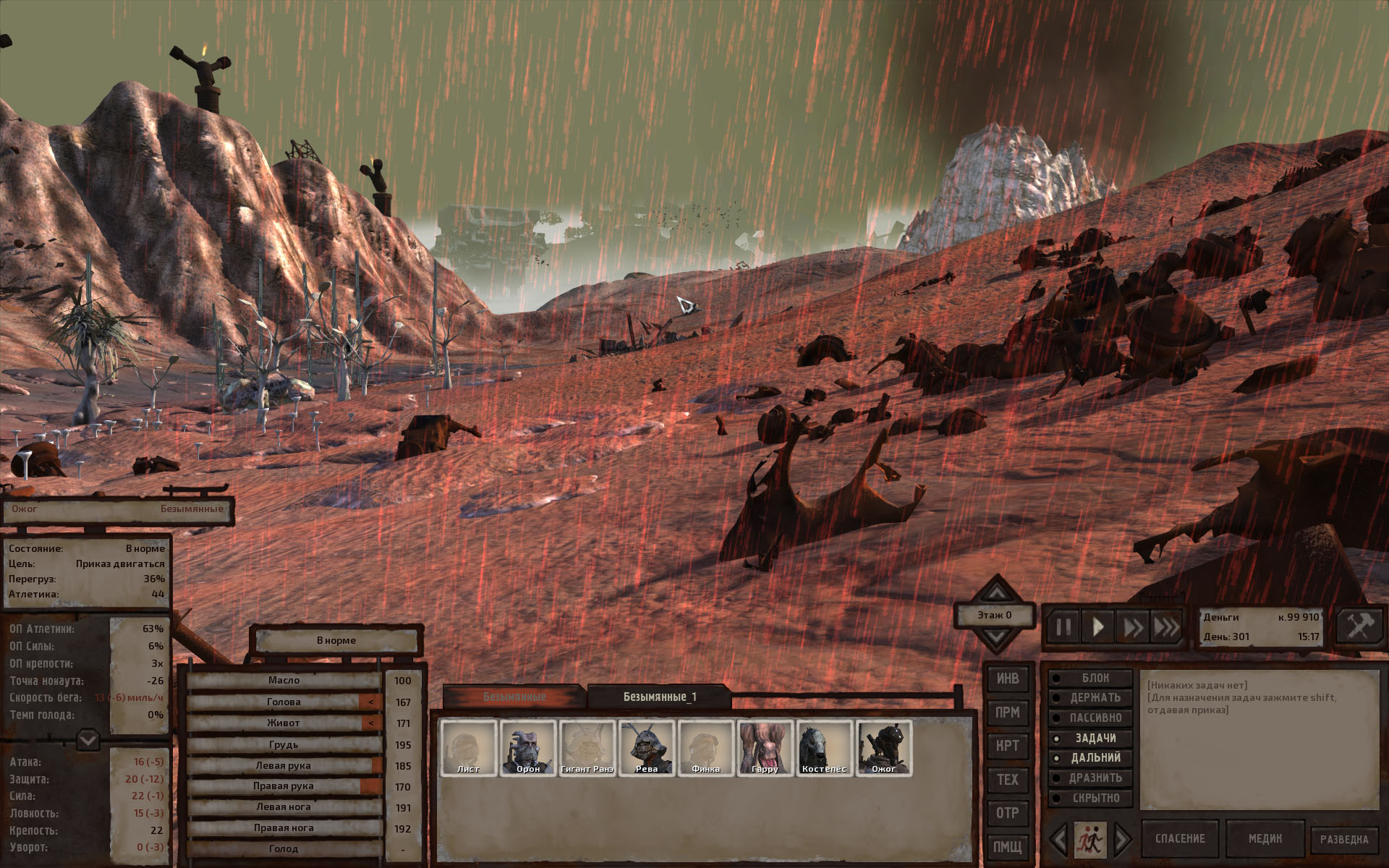1389x868 pixels.
Task: Expand the stats panel with down arrow
Action: [88, 740]
